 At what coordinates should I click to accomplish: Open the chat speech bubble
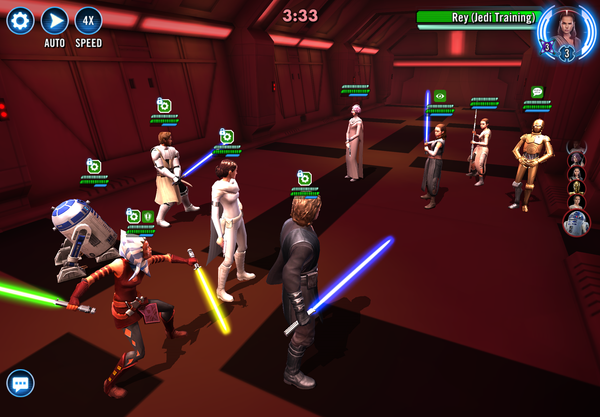tap(20, 382)
